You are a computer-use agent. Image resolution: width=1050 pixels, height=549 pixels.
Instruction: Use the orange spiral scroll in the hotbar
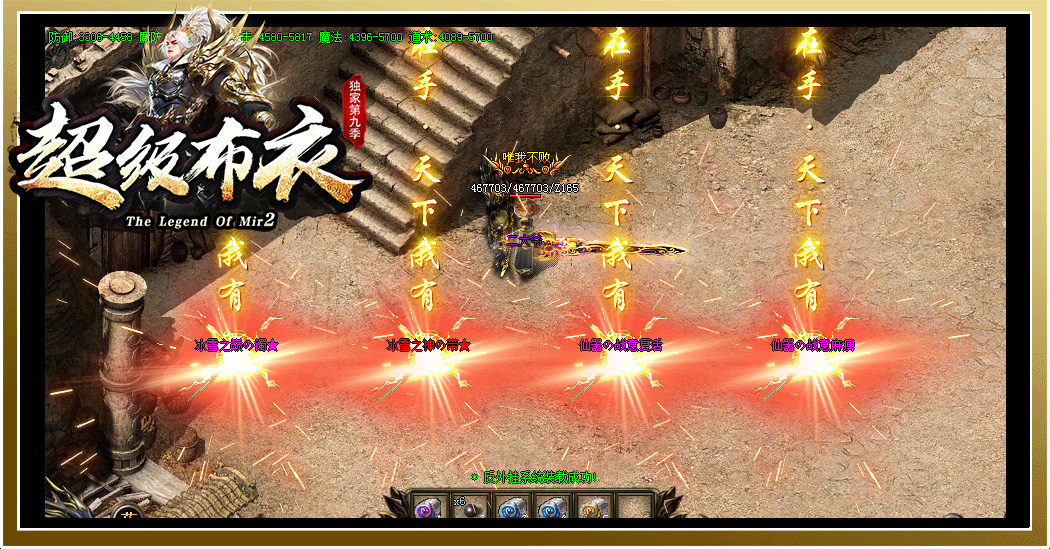tap(593, 509)
